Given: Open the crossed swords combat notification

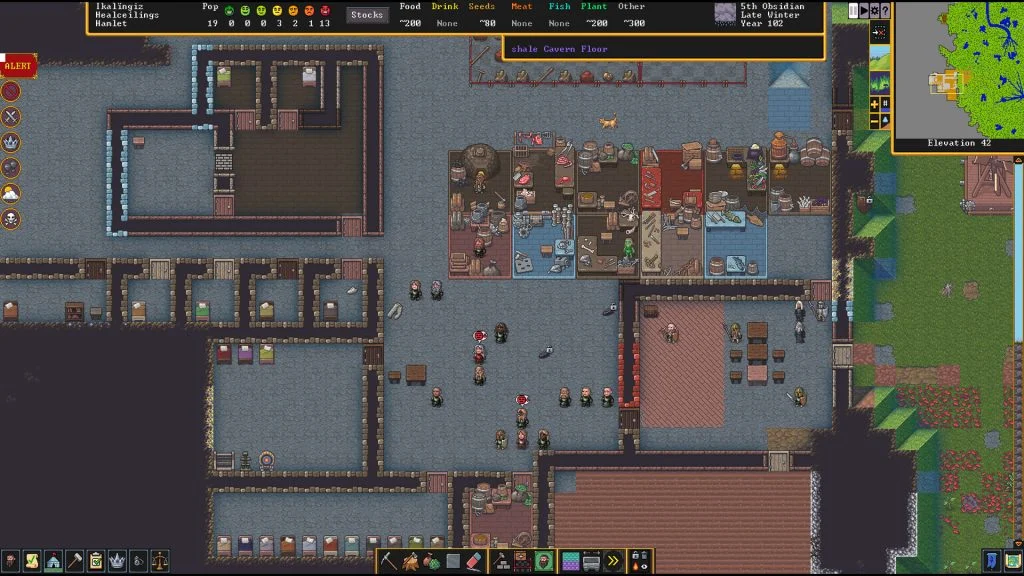Looking at the screenshot, I should click(x=11, y=116).
